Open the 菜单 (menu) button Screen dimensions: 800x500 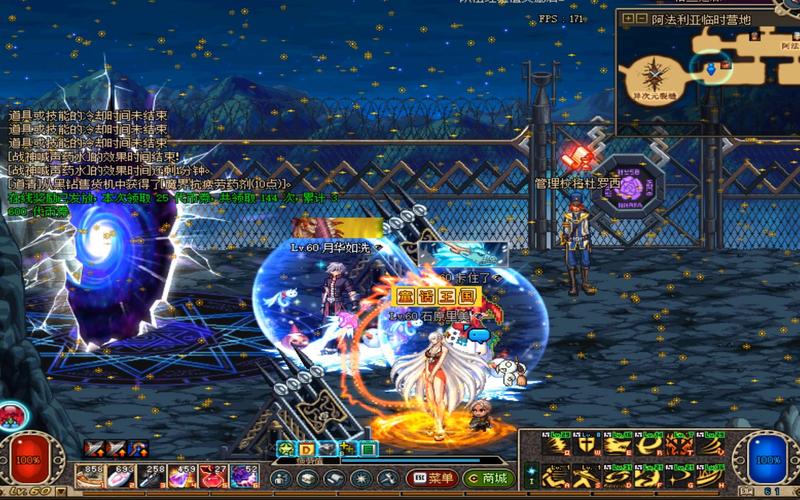coord(432,479)
